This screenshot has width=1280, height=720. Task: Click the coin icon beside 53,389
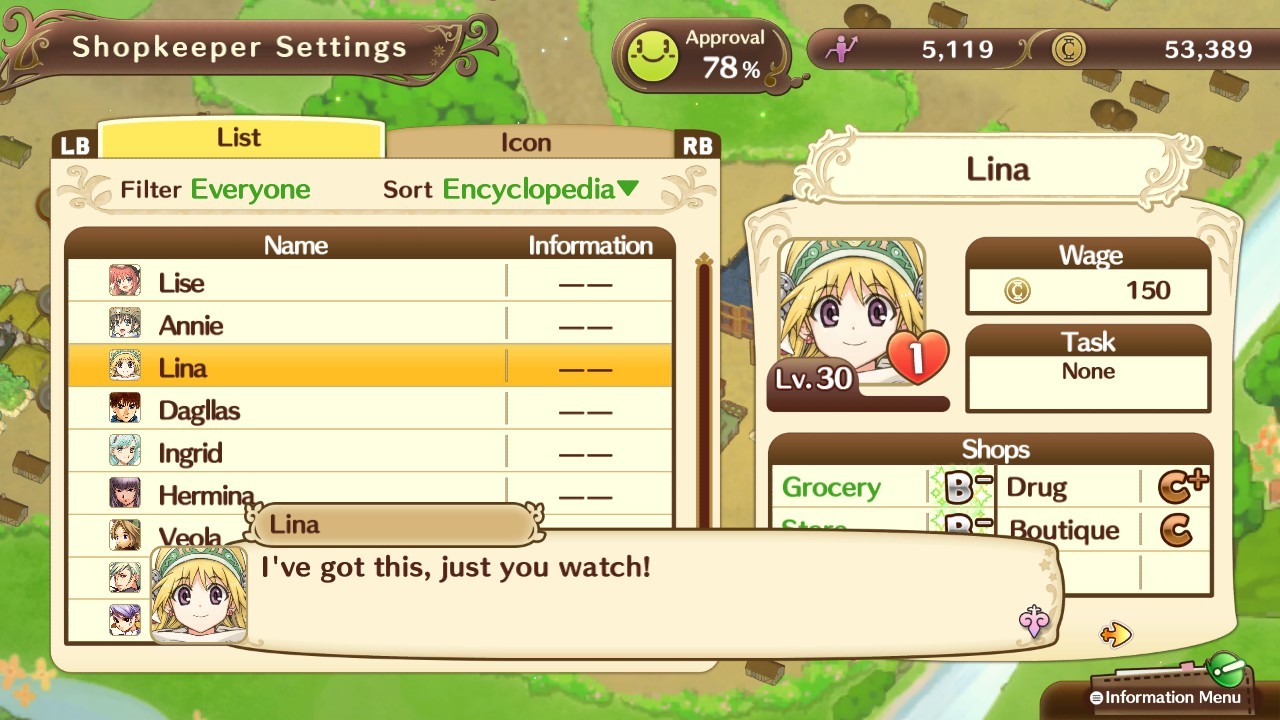[x=1068, y=49]
